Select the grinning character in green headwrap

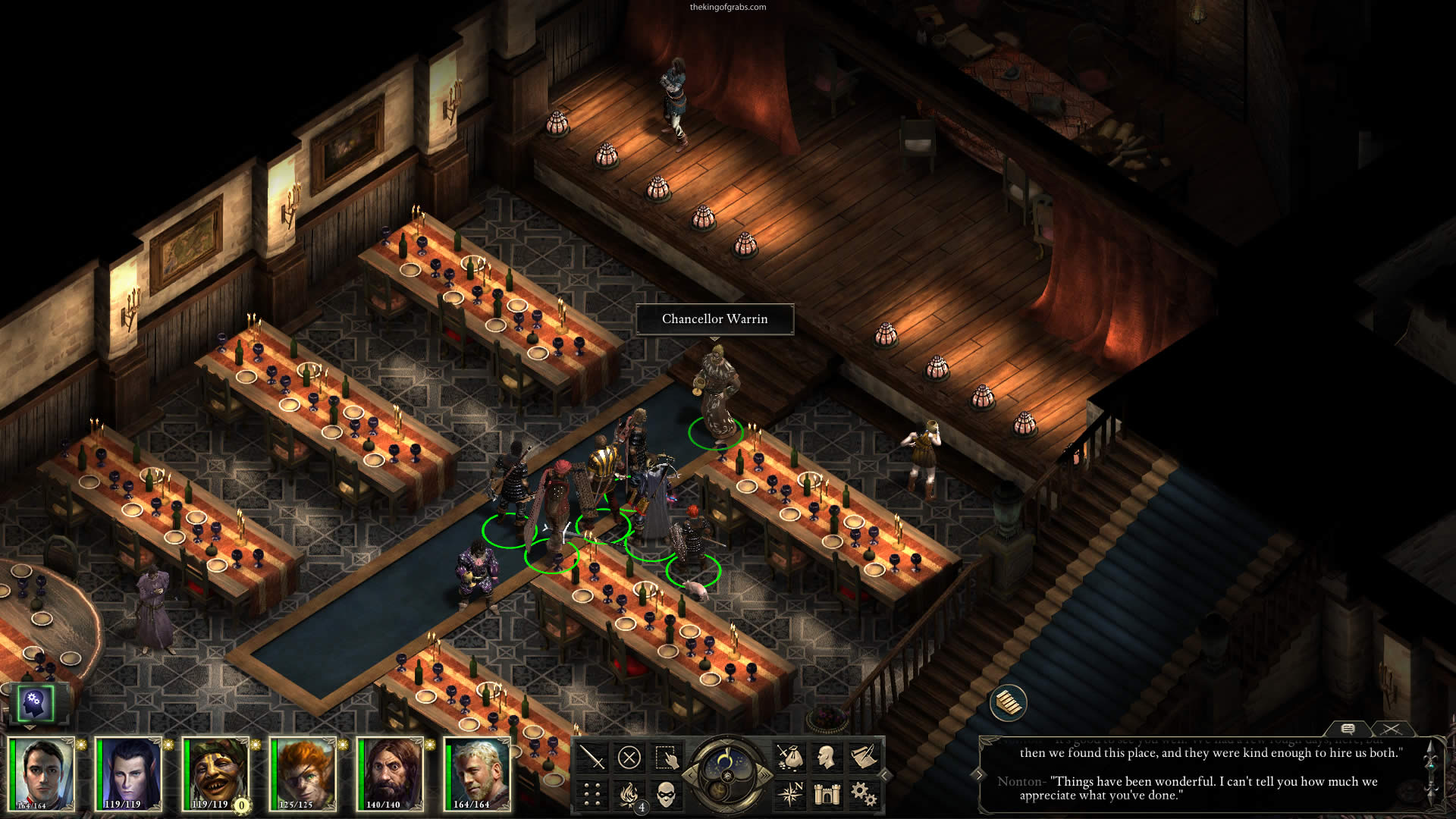click(214, 773)
